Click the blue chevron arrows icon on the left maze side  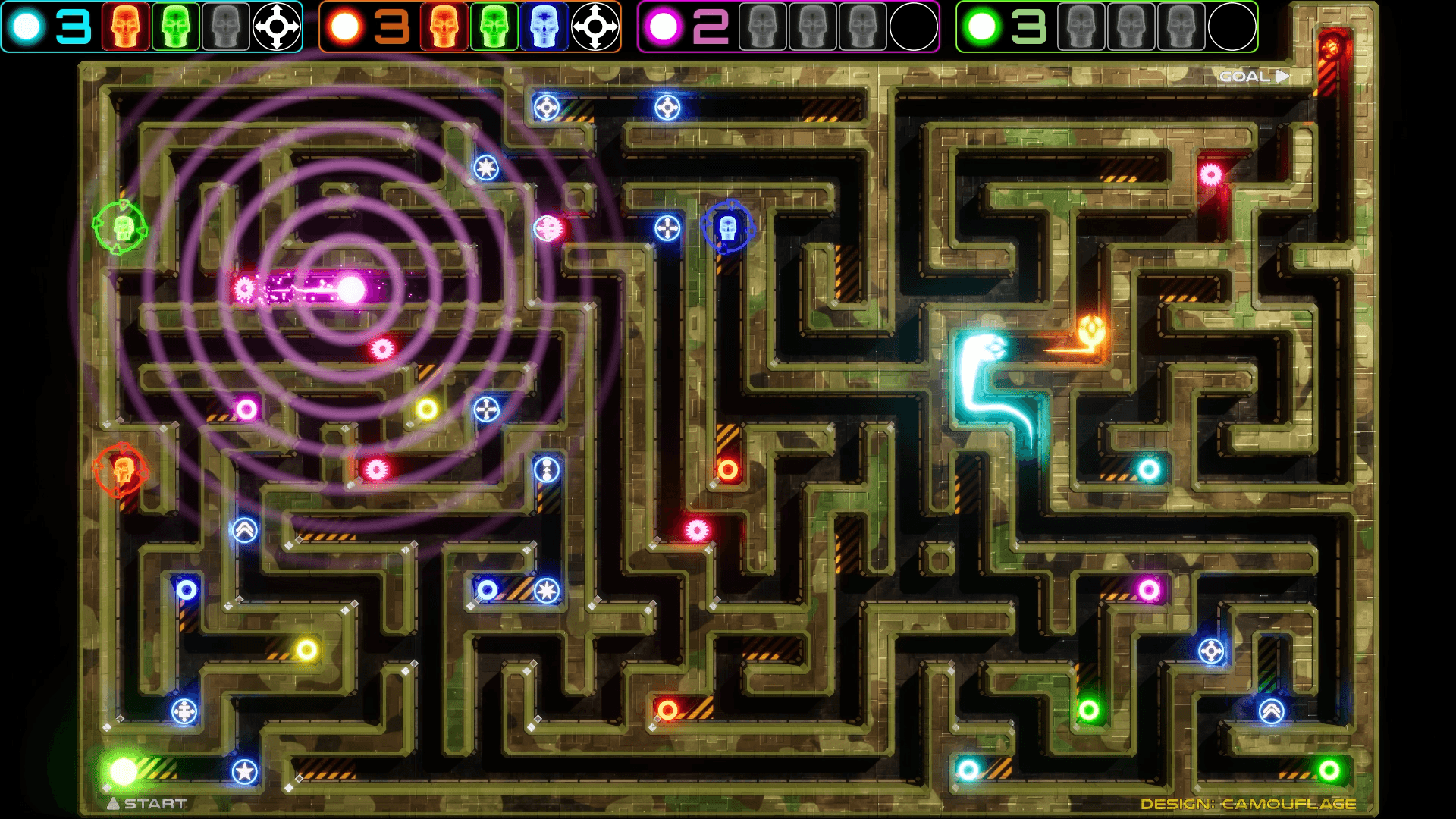click(243, 531)
